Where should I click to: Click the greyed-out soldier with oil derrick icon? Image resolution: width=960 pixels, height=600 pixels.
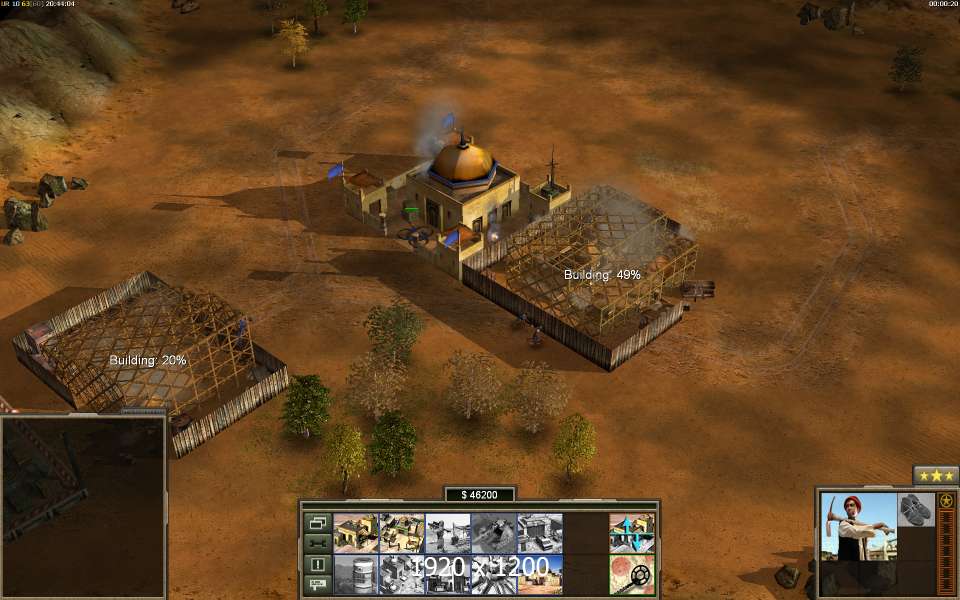coord(447,533)
